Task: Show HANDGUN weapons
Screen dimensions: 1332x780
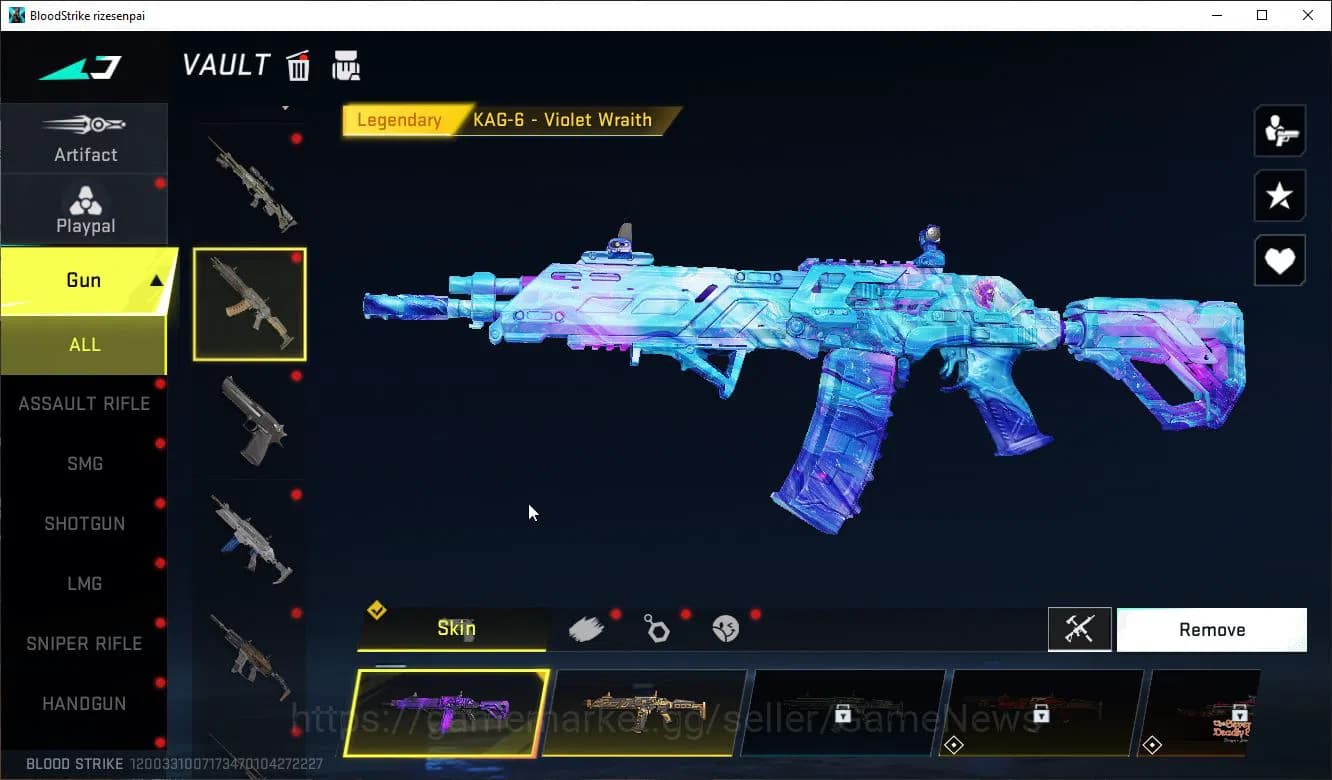Action: 84,704
